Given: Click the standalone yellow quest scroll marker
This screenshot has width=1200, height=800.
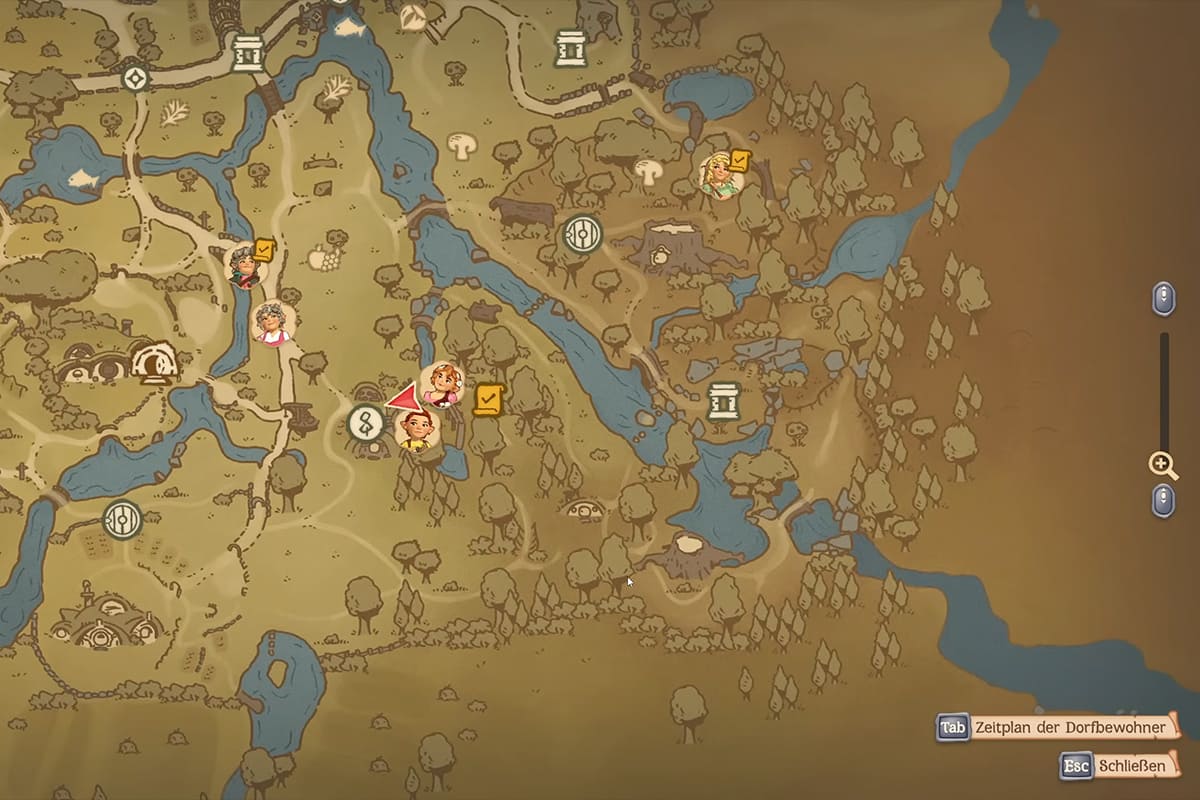Looking at the screenshot, I should pyautogui.click(x=487, y=399).
